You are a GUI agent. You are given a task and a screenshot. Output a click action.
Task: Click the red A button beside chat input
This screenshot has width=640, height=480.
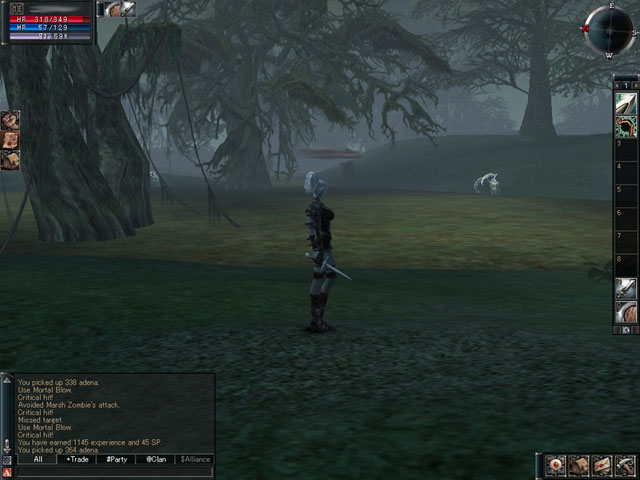coord(8,472)
